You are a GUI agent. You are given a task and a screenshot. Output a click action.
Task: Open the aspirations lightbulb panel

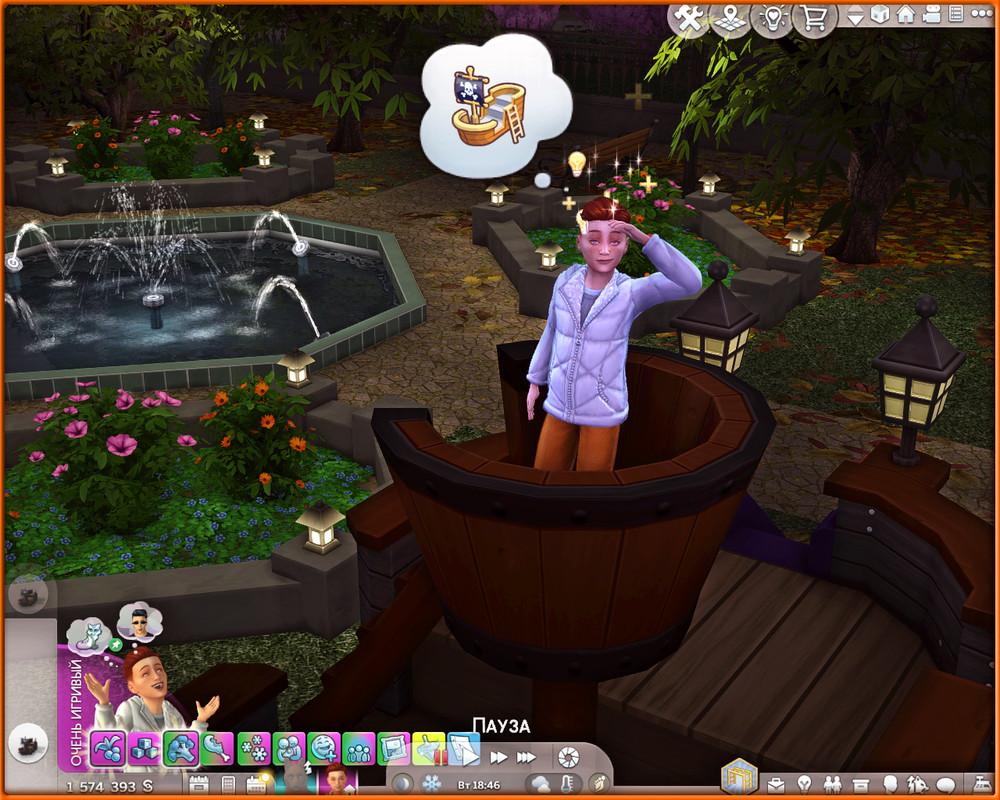coord(803,783)
